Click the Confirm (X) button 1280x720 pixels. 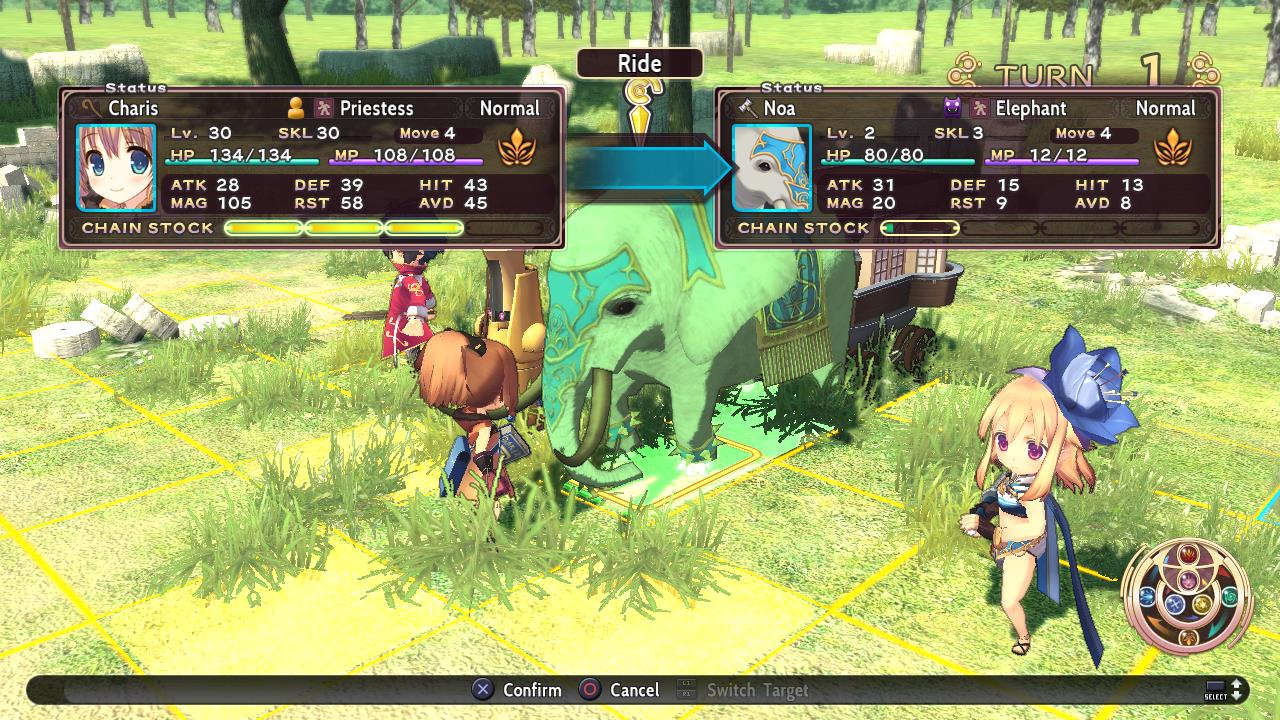tap(511, 690)
